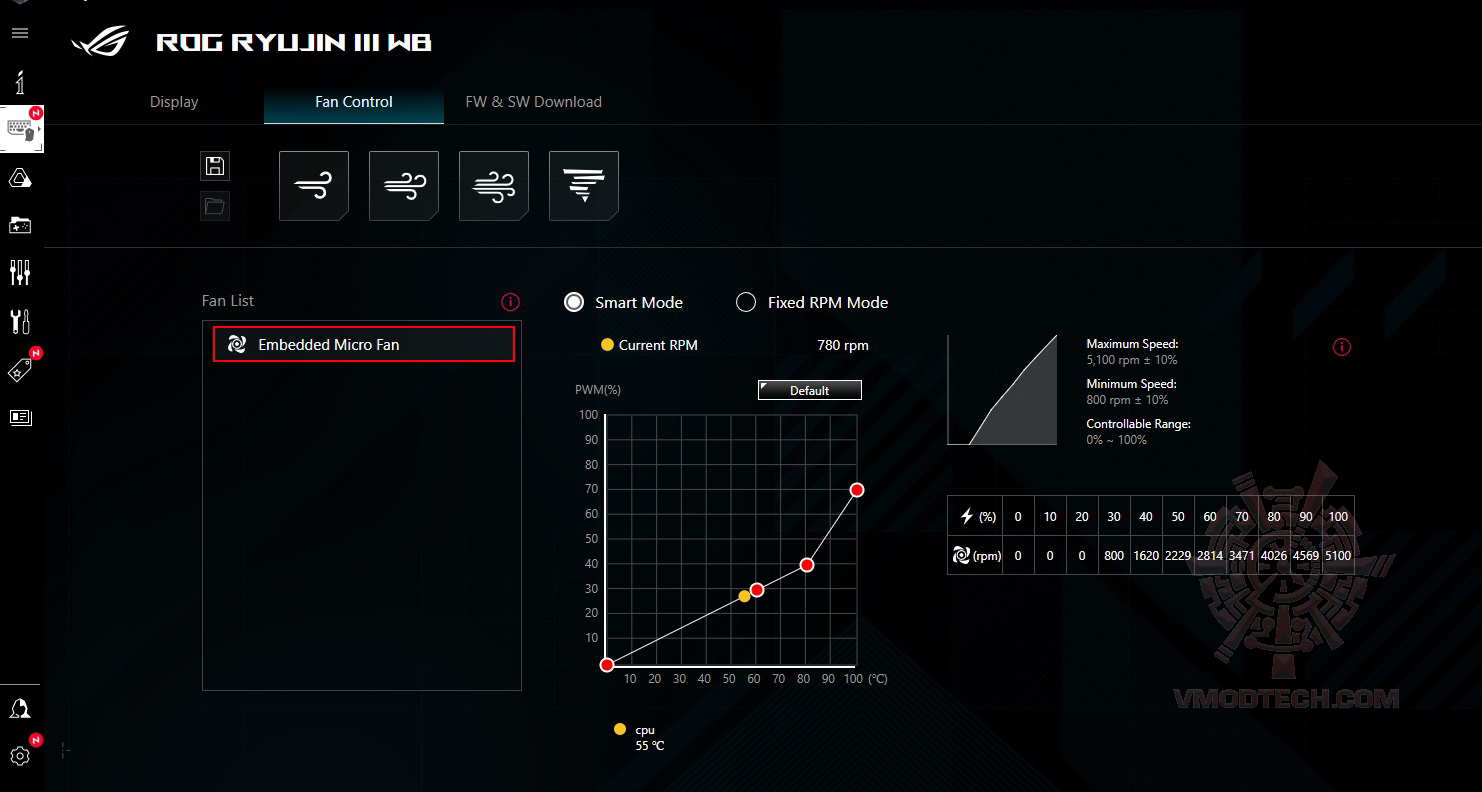Open the FW & SW Download tab
Screen dimensions: 1482x792
pos(533,102)
